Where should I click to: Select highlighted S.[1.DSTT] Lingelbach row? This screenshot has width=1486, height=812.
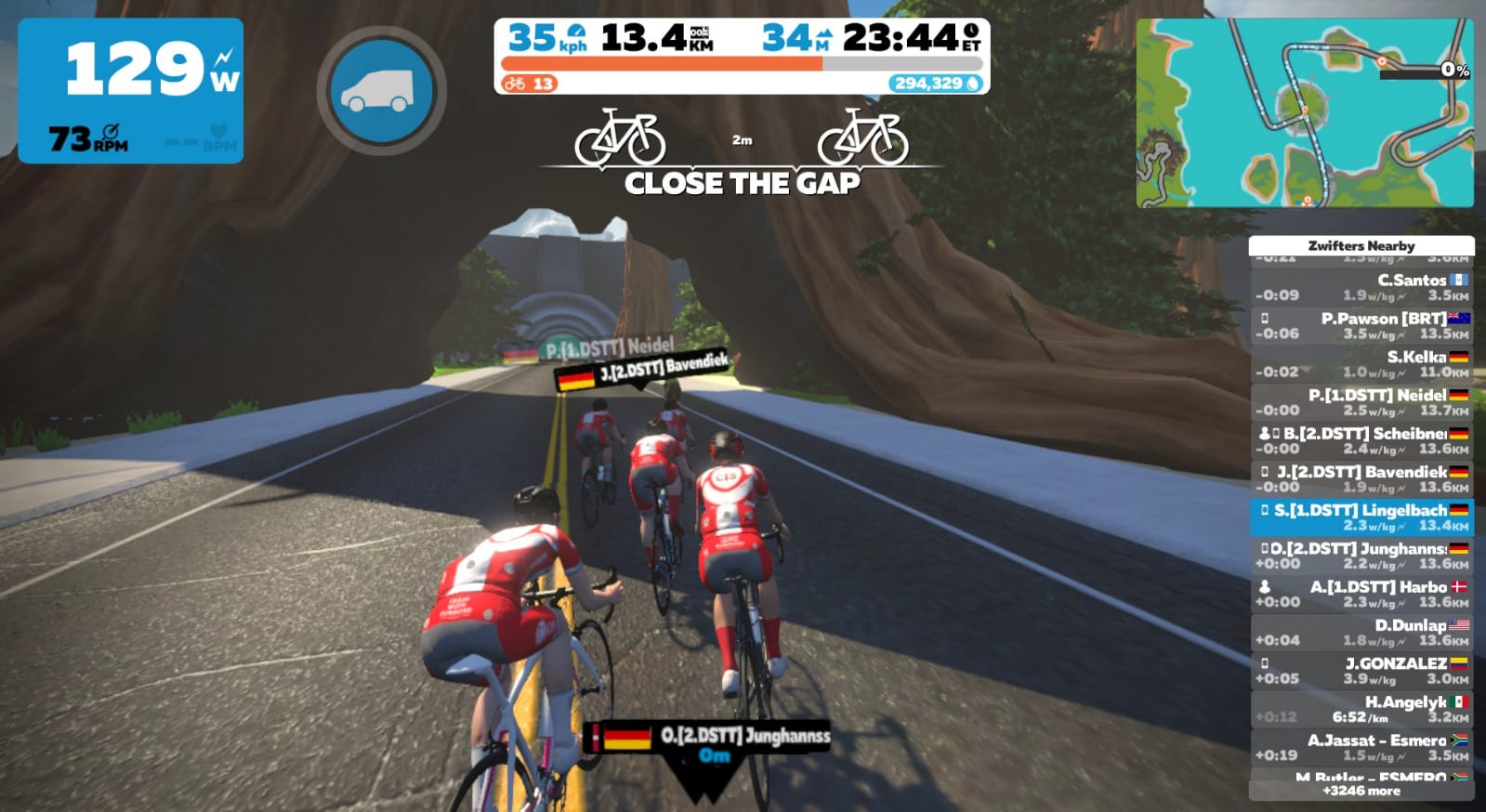point(1361,517)
